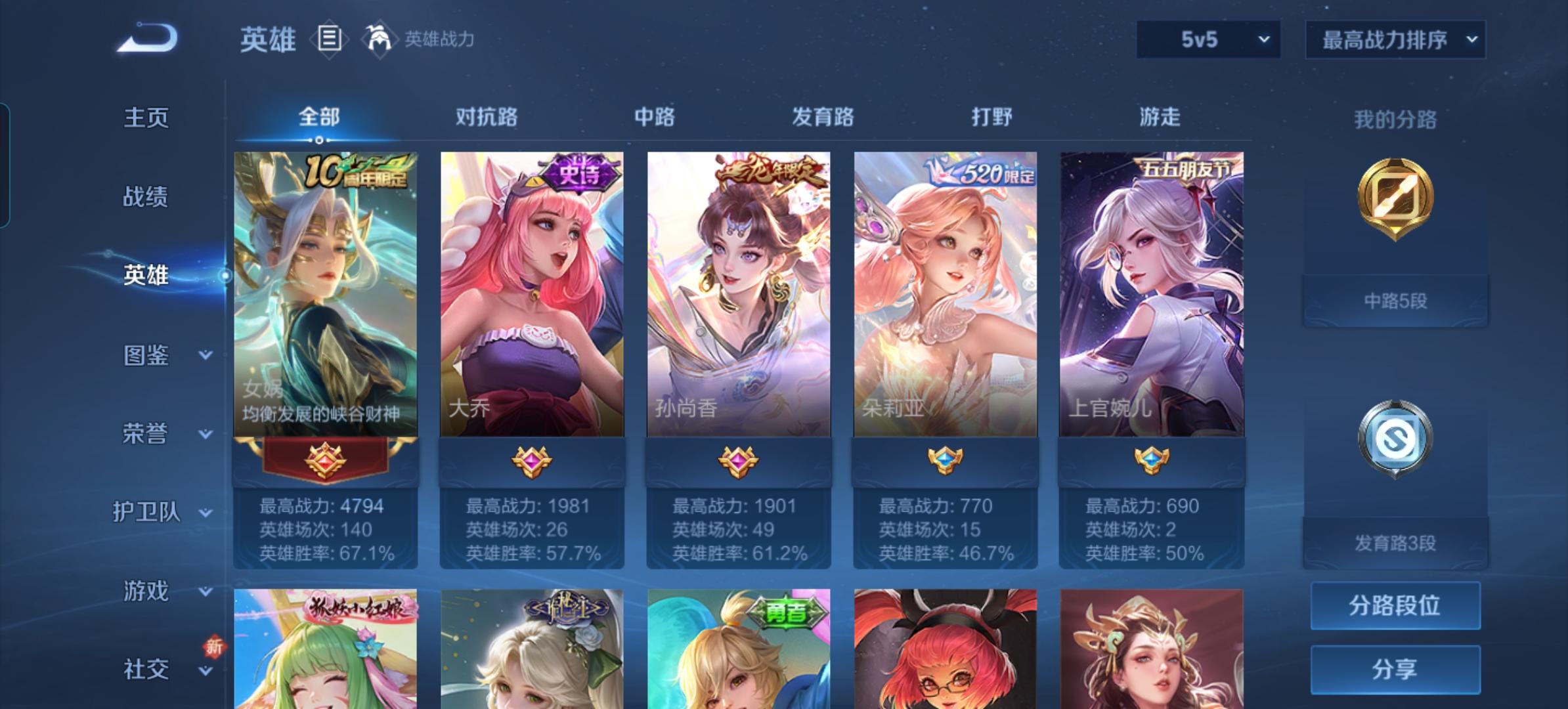The width and height of the screenshot is (1568, 709).
Task: Switch to the 打野 tab
Action: pyautogui.click(x=992, y=117)
